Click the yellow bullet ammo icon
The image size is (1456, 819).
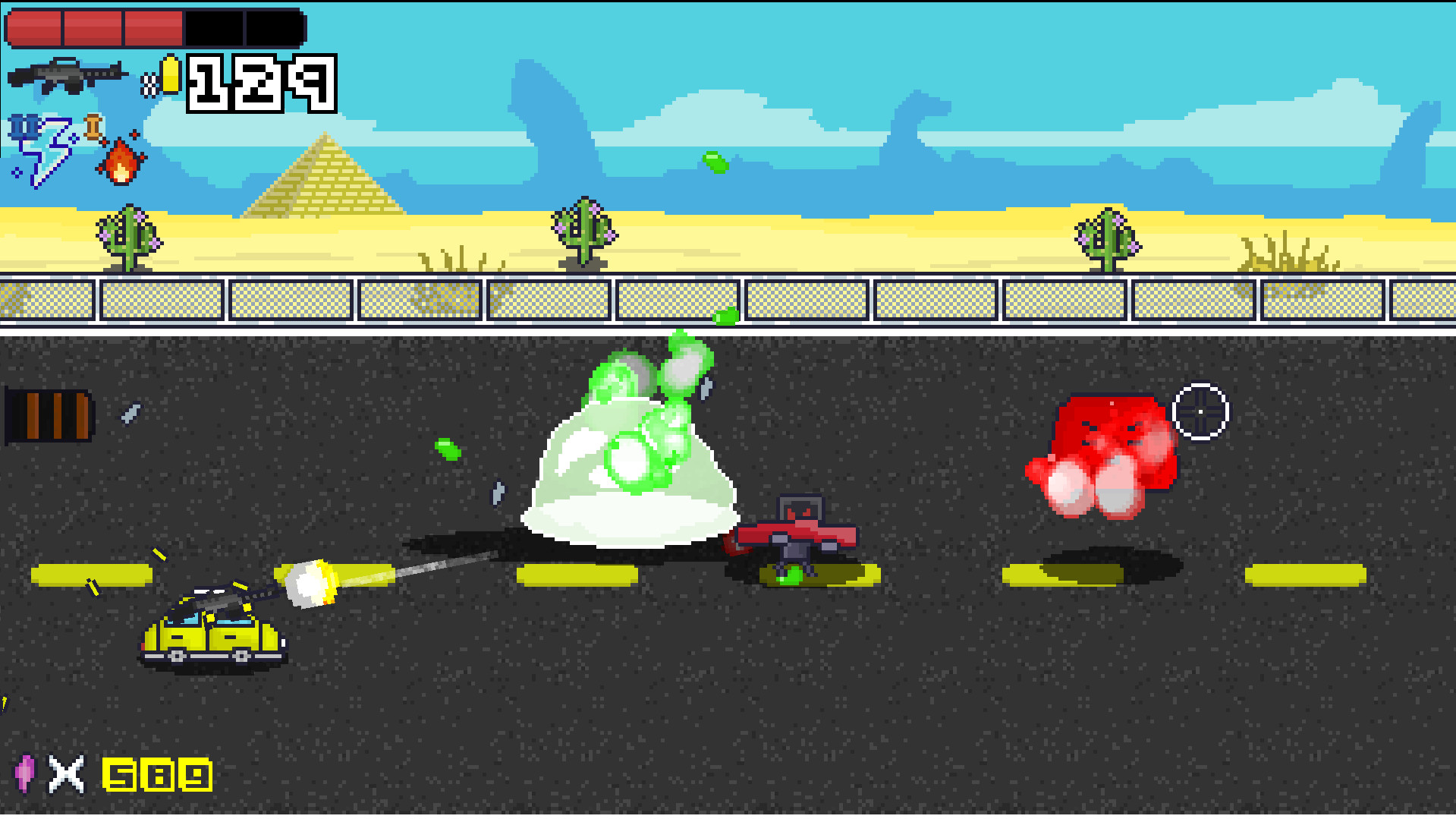coord(171,76)
